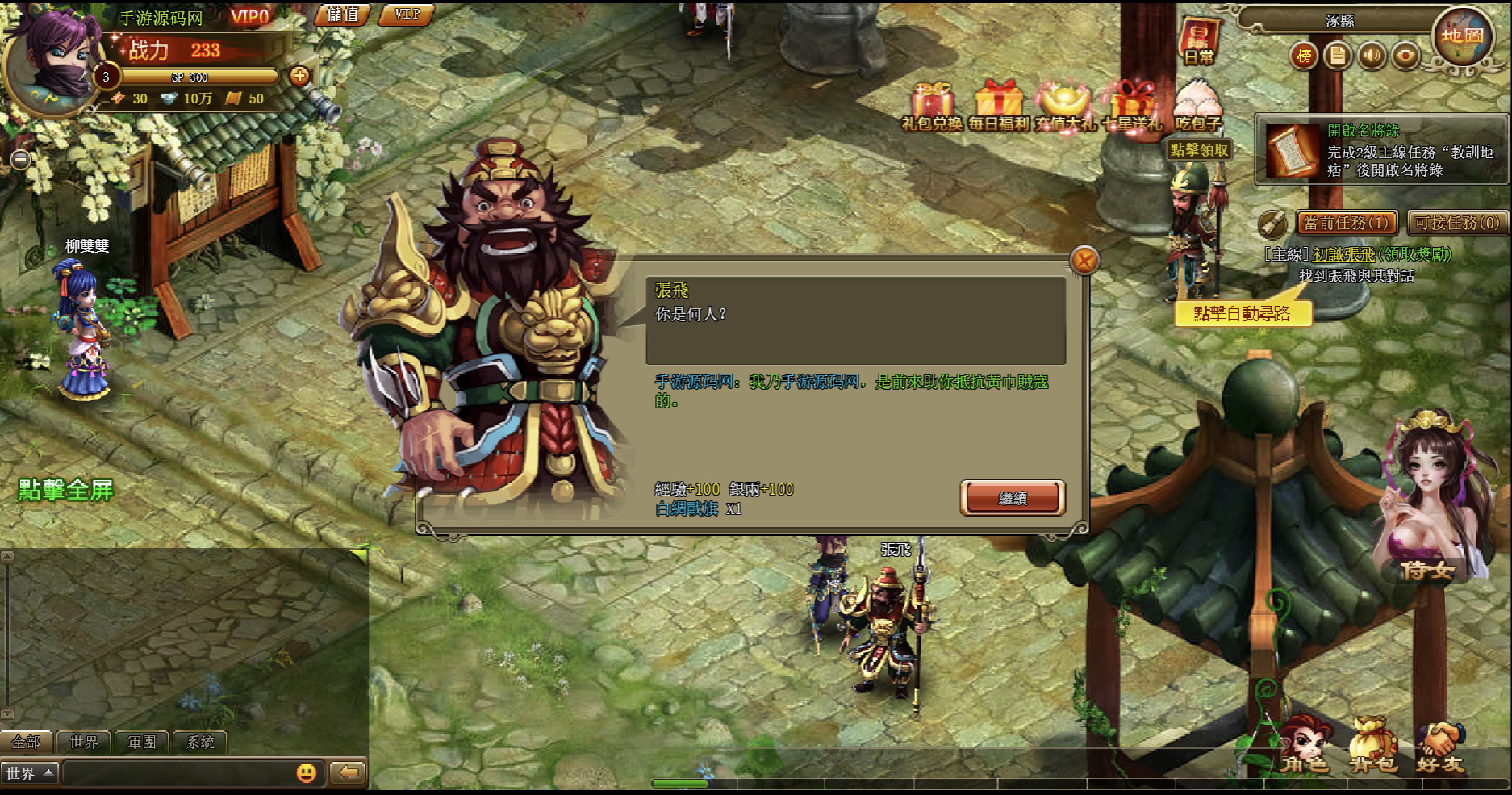
Task: Switch to 當前任務 current quests tab
Action: click(x=1346, y=223)
